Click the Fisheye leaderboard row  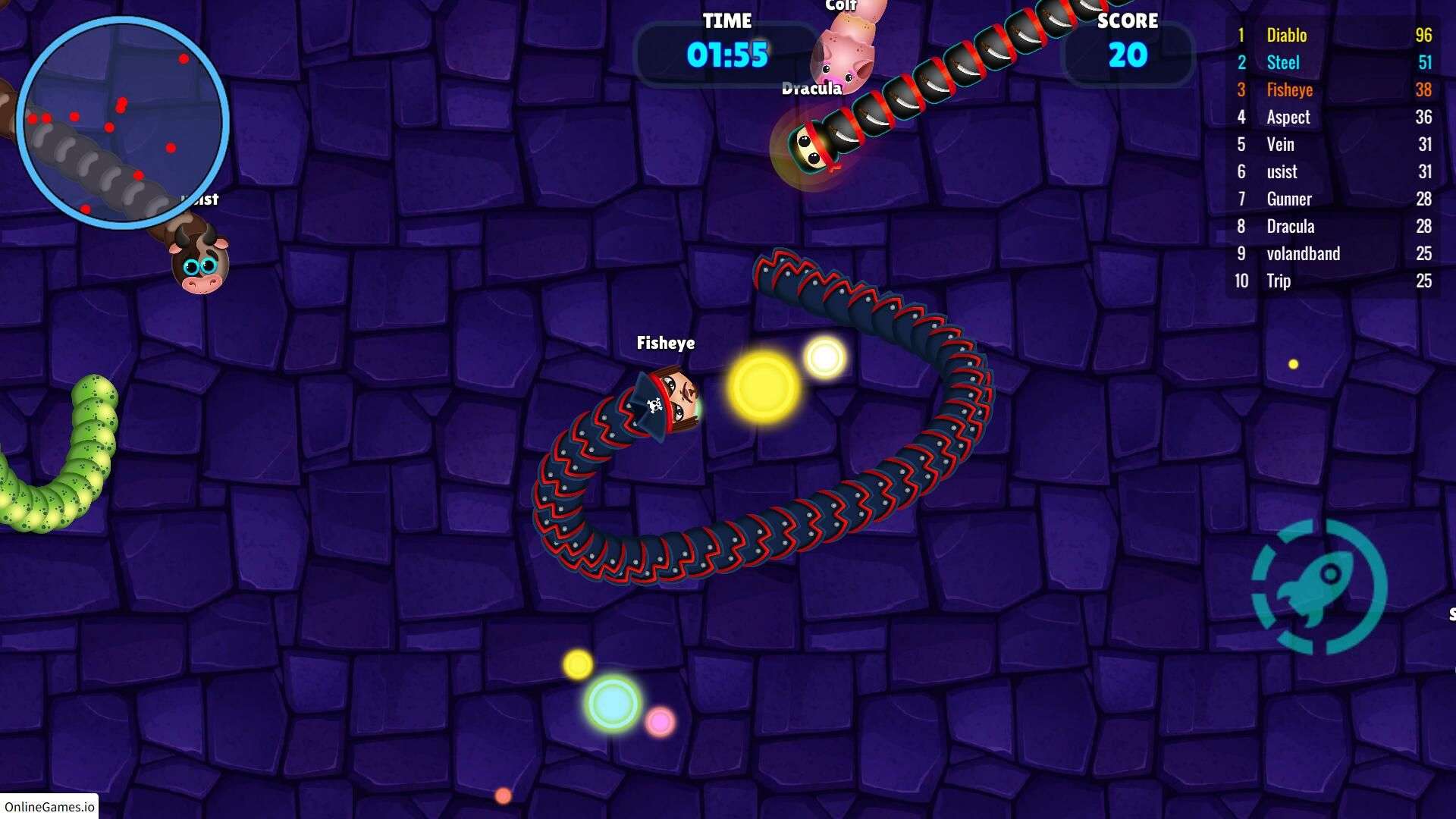[1333, 89]
